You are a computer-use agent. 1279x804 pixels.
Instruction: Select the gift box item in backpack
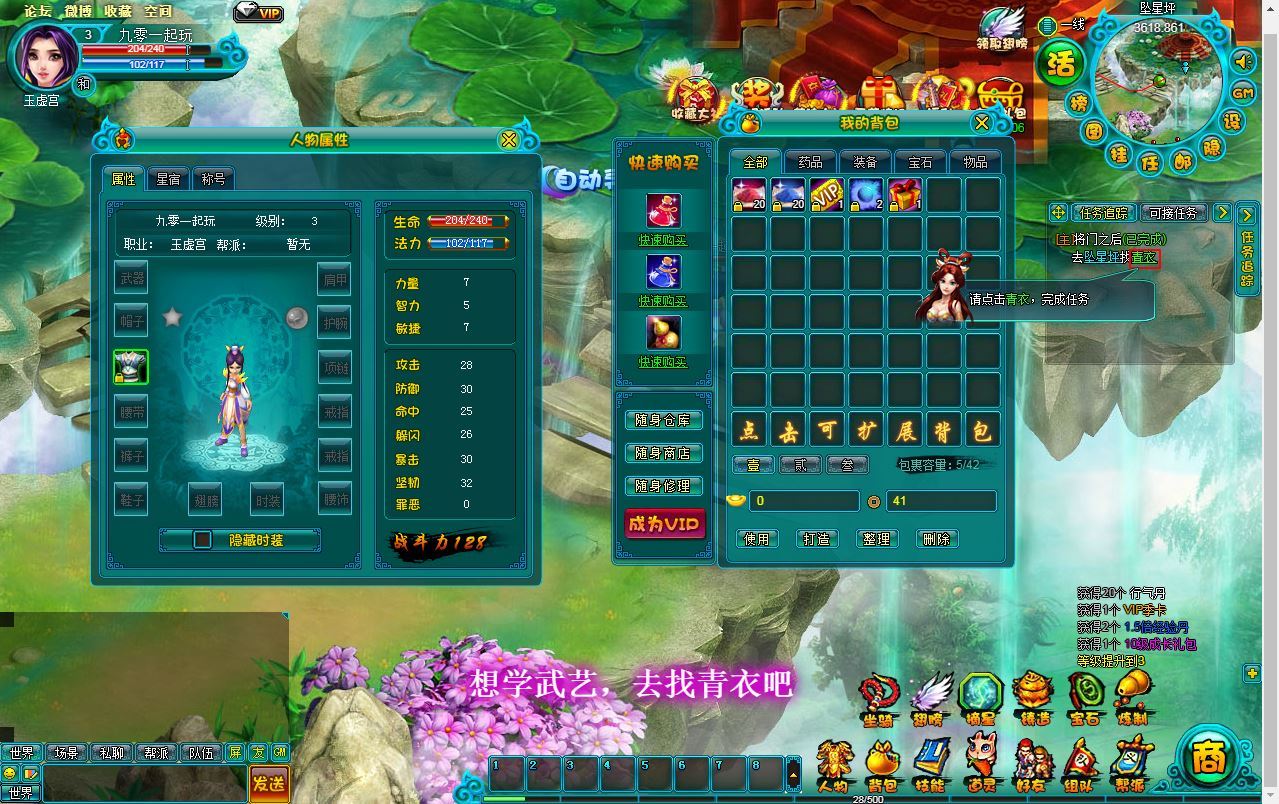pyautogui.click(x=905, y=195)
